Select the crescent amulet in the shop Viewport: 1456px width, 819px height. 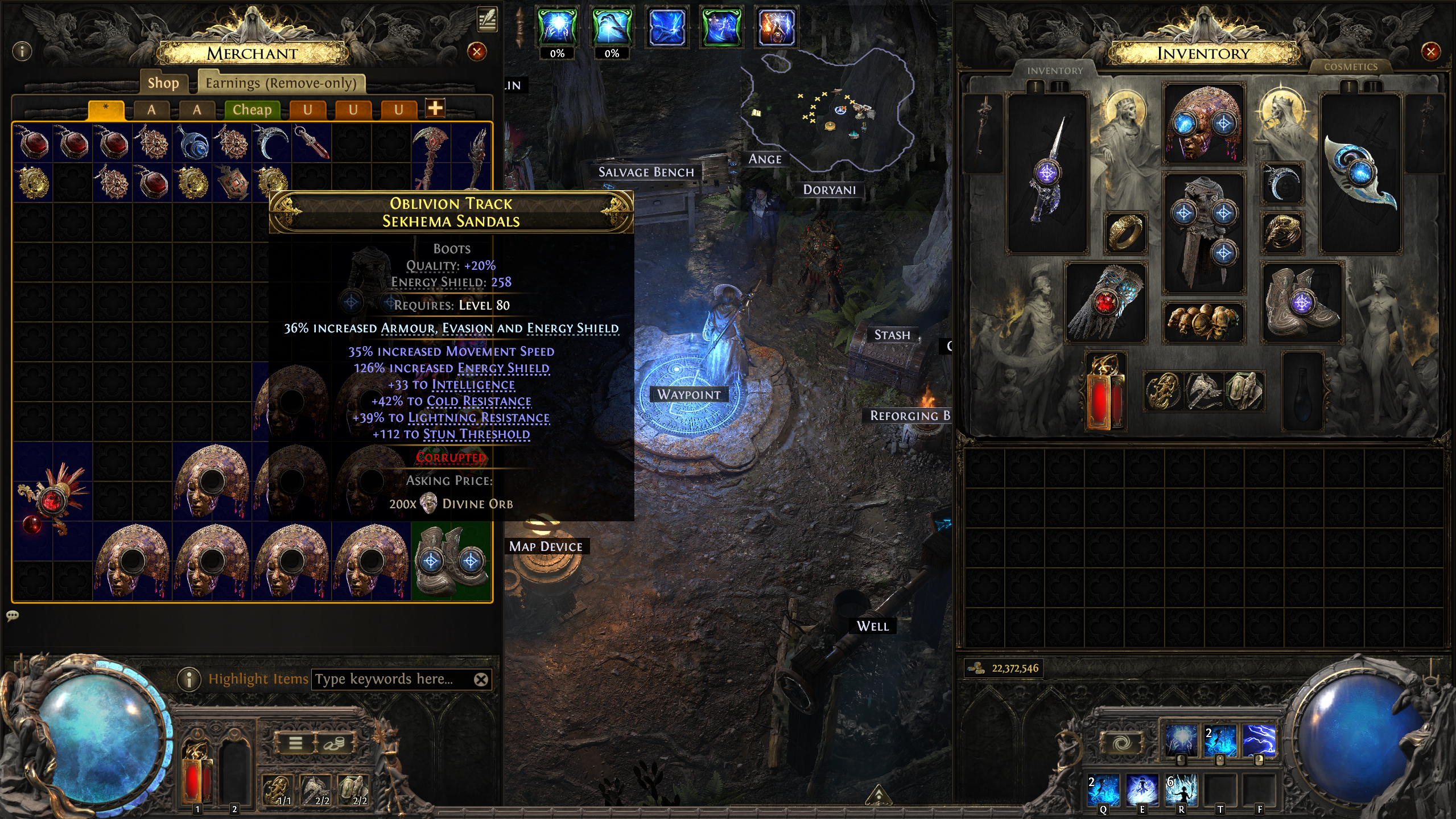(271, 142)
